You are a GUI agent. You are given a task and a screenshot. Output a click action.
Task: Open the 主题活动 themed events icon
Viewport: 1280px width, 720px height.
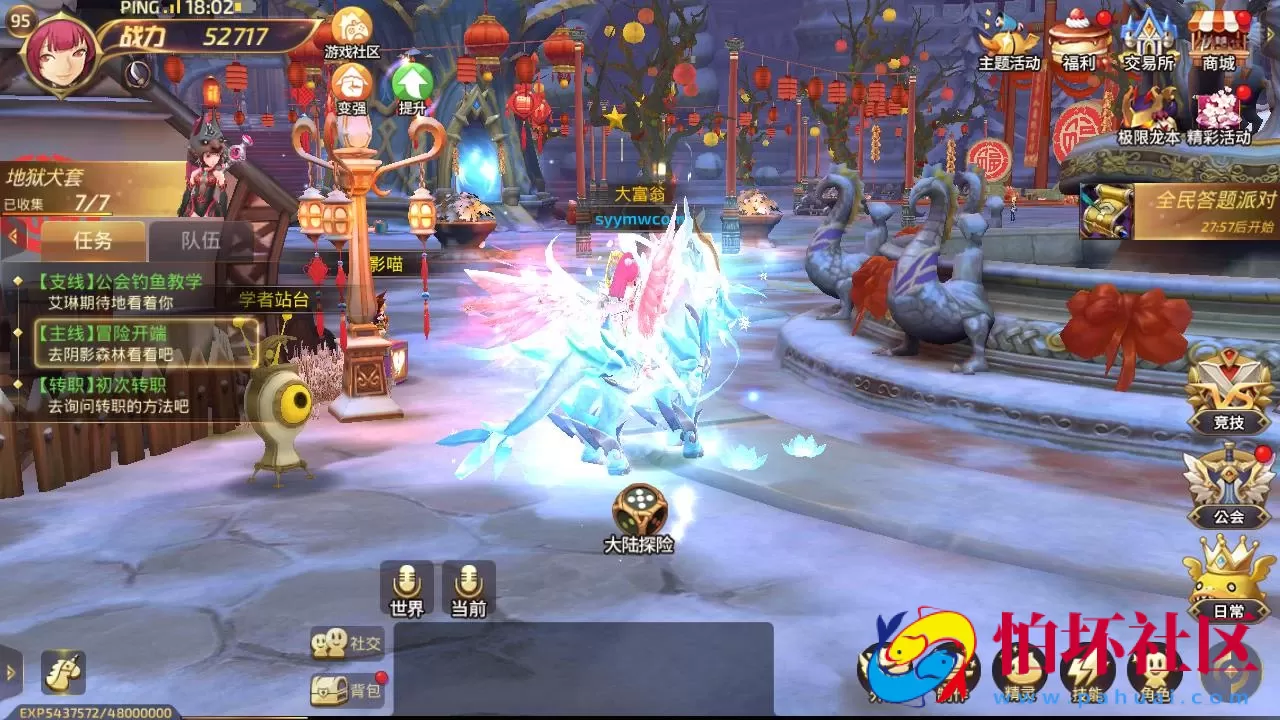(x=1009, y=40)
